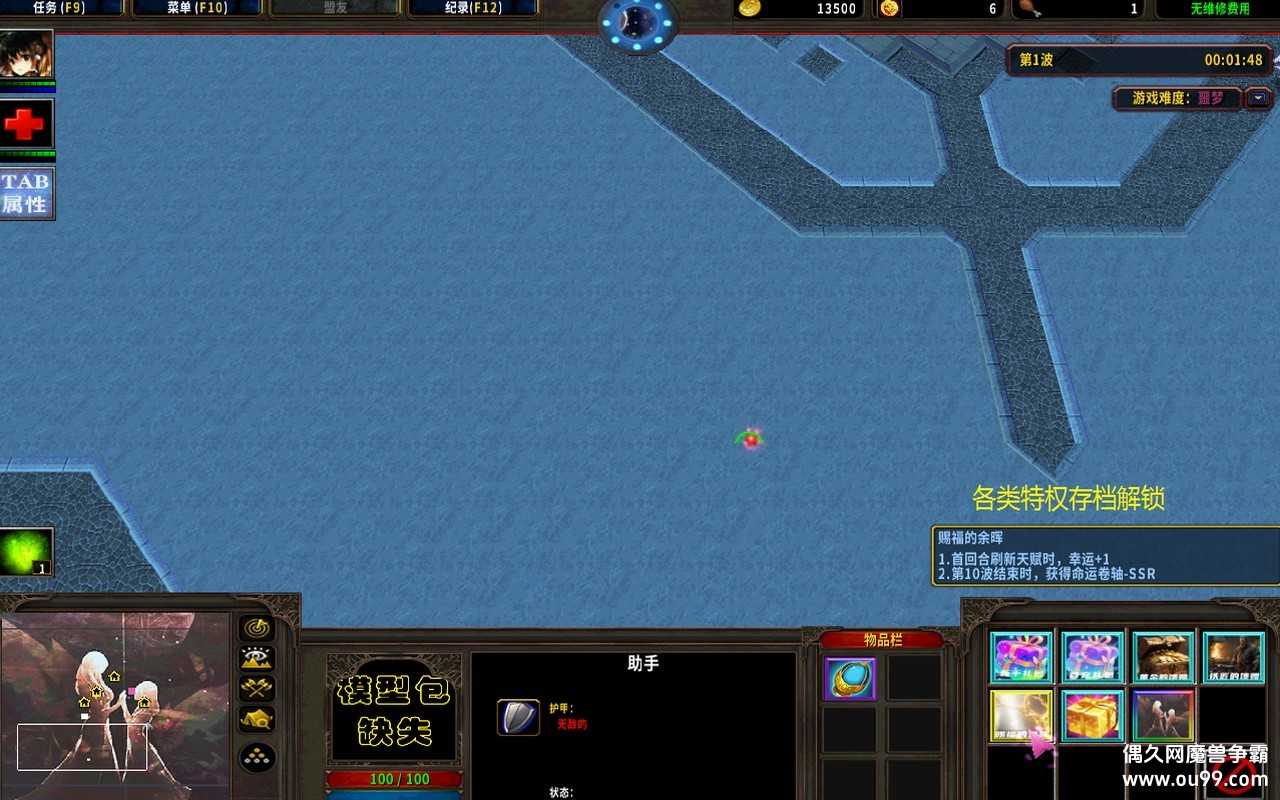Click the golden gift box item

pos(1093,715)
